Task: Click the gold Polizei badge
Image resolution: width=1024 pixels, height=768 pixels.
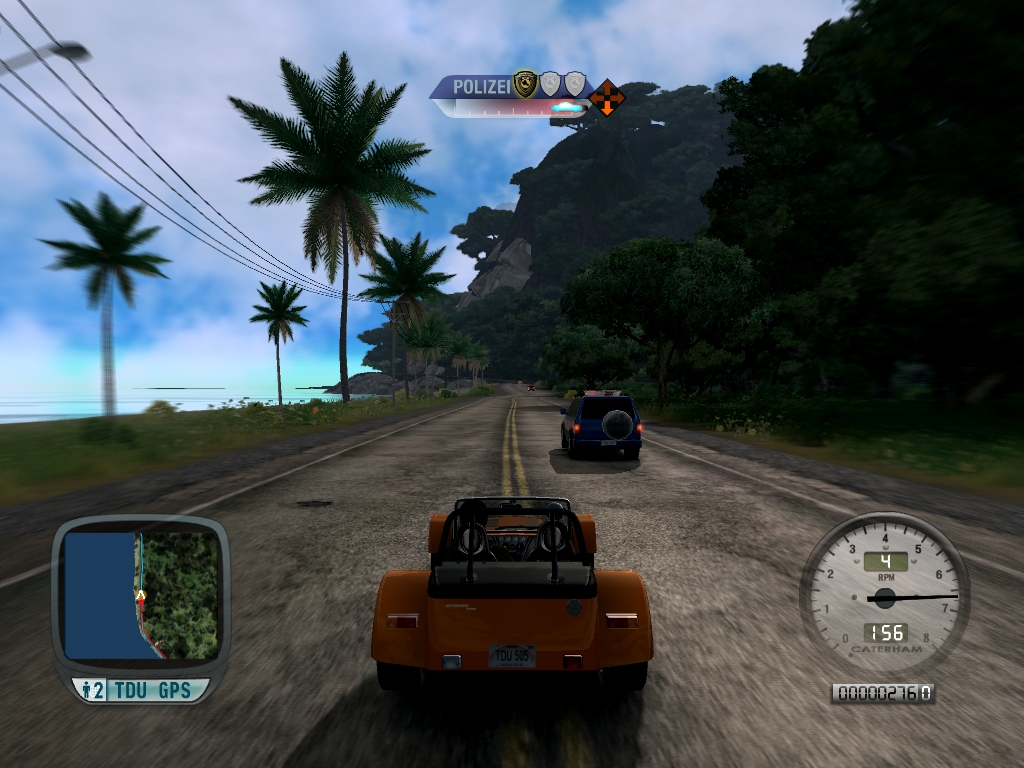Action: pyautogui.click(x=524, y=85)
